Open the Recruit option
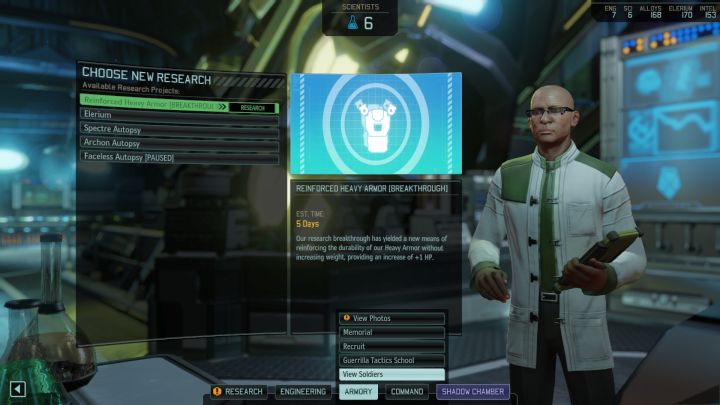 tap(391, 346)
